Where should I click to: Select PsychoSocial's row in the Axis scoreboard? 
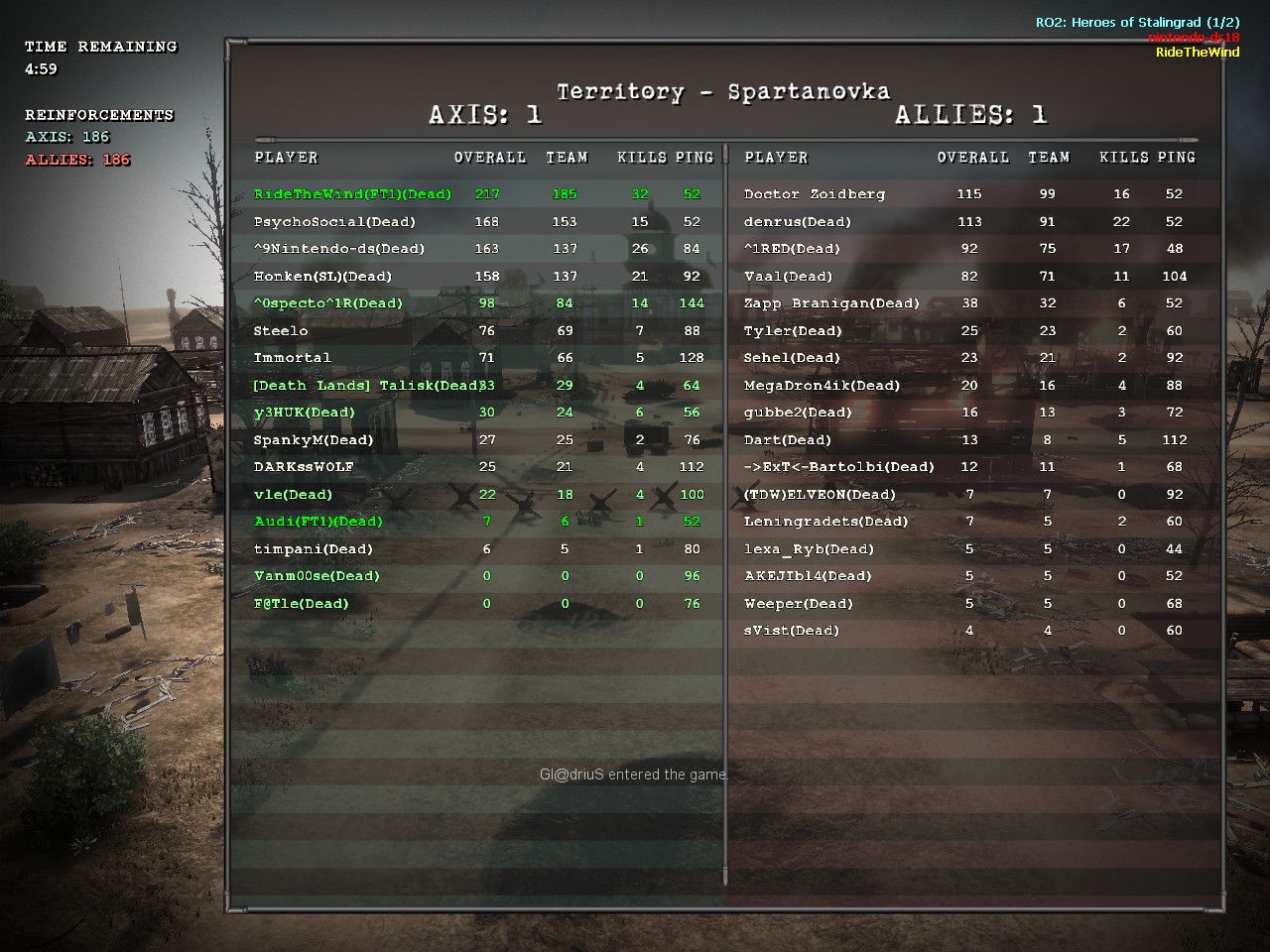pos(334,222)
